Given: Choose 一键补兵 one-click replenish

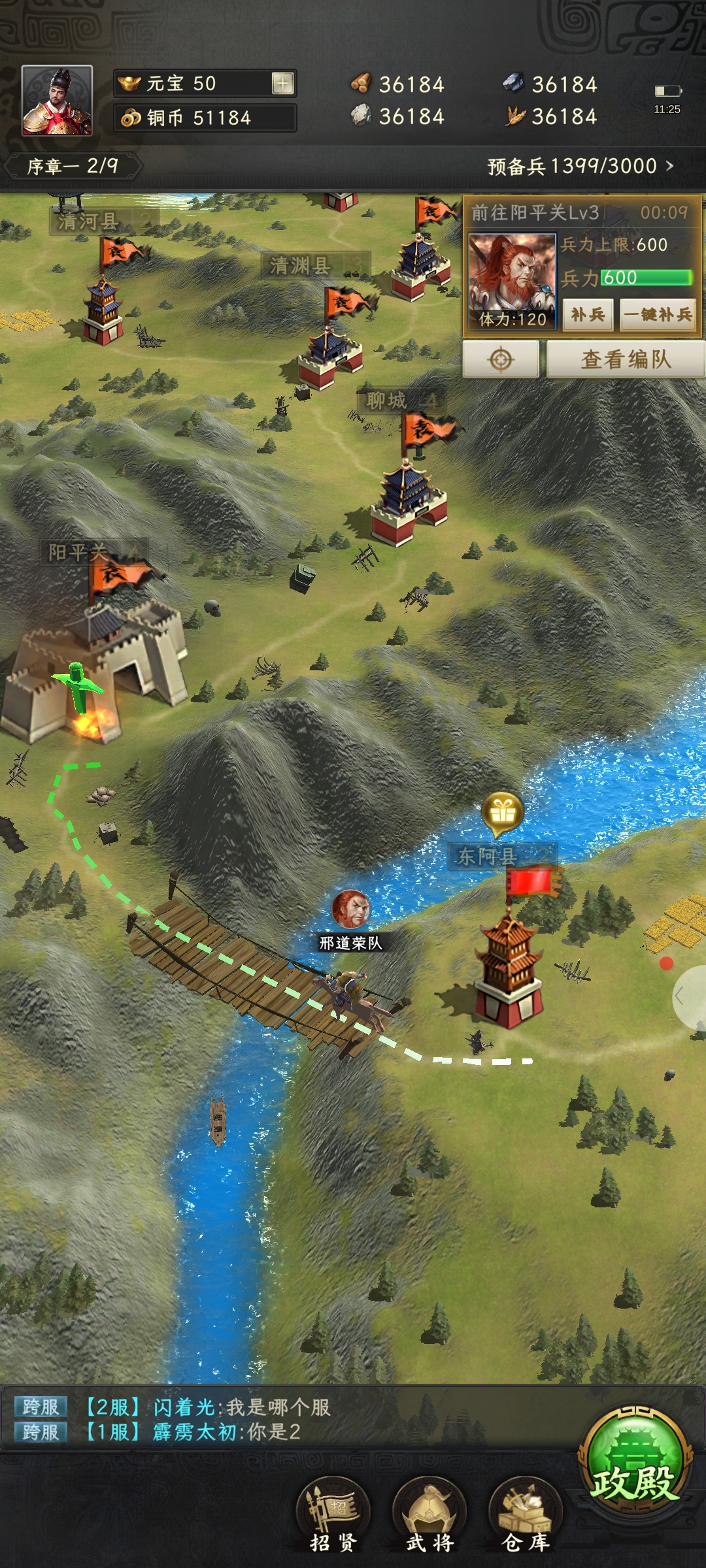Looking at the screenshot, I should [657, 314].
